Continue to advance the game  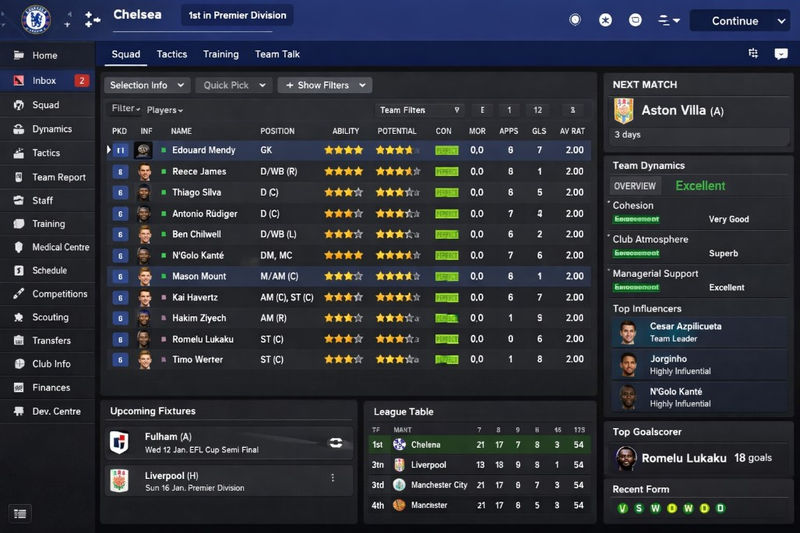tap(735, 21)
